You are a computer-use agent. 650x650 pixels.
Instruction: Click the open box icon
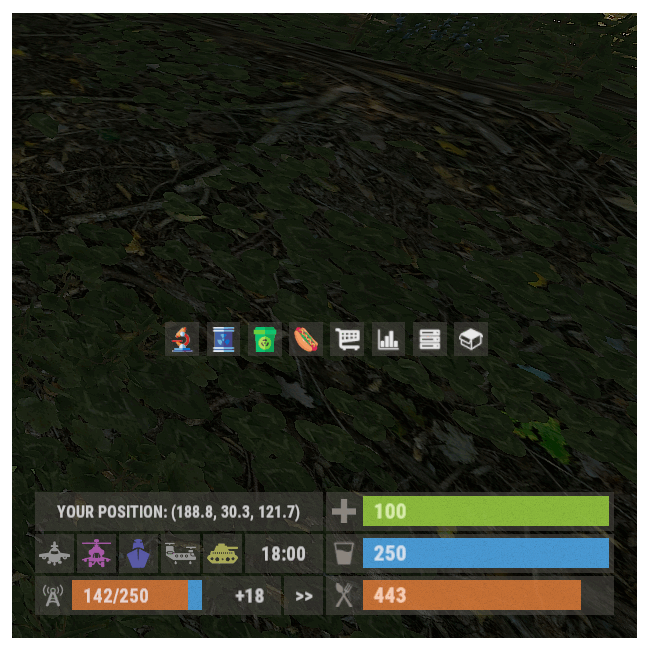(x=470, y=340)
